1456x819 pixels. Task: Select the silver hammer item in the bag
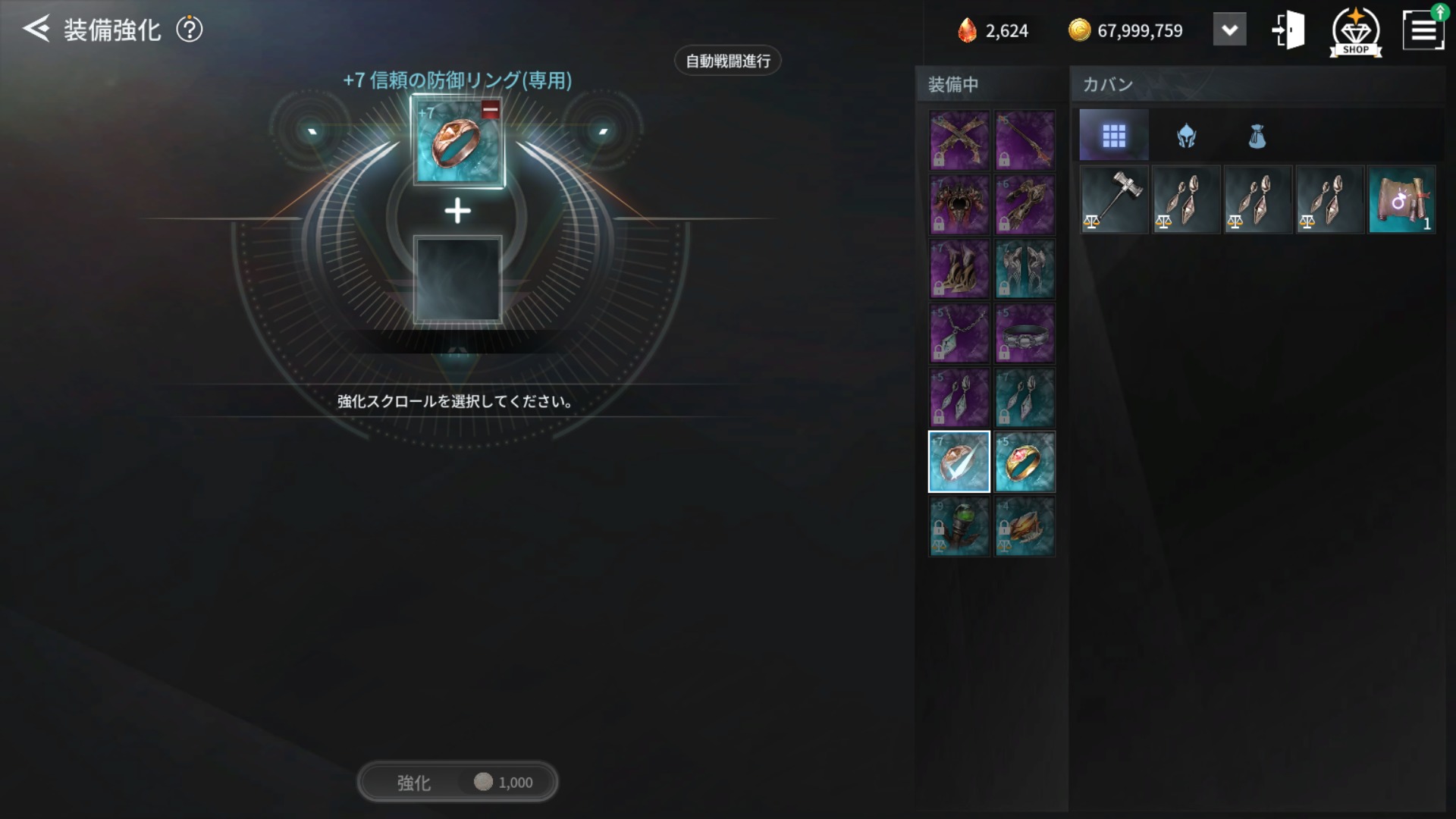[x=1112, y=199]
